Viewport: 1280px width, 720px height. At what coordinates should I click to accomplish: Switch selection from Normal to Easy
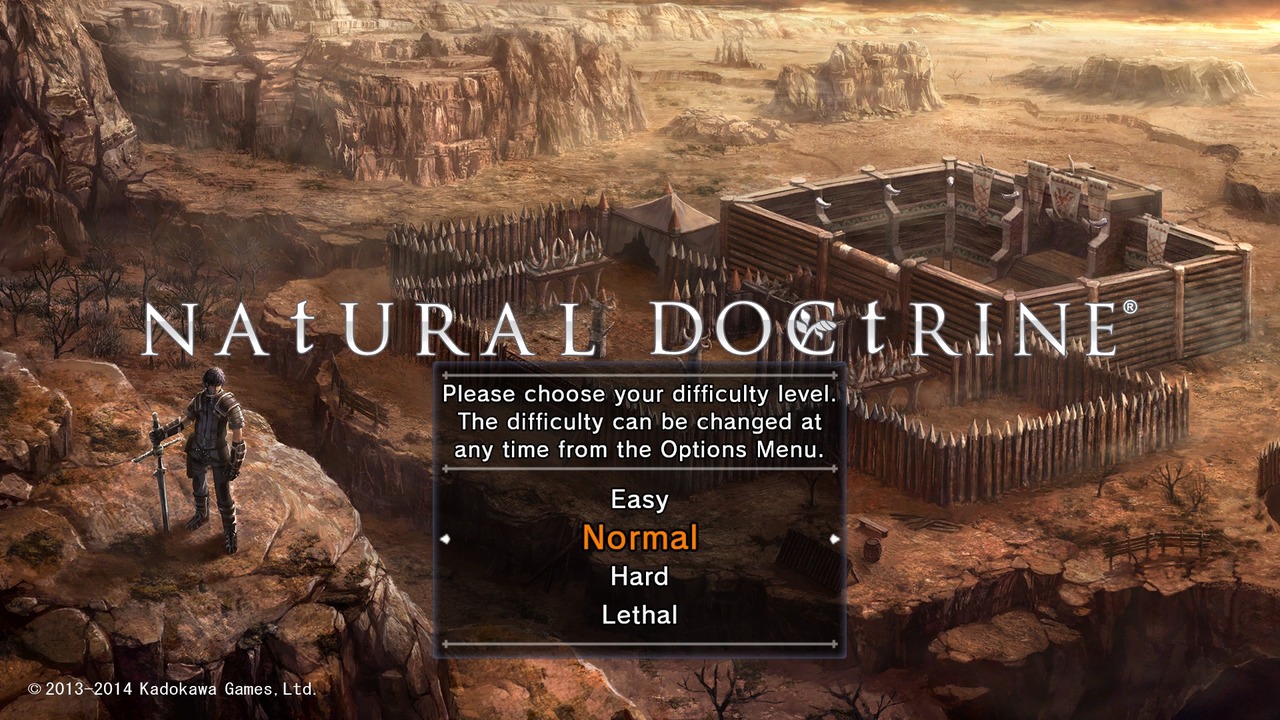point(640,500)
